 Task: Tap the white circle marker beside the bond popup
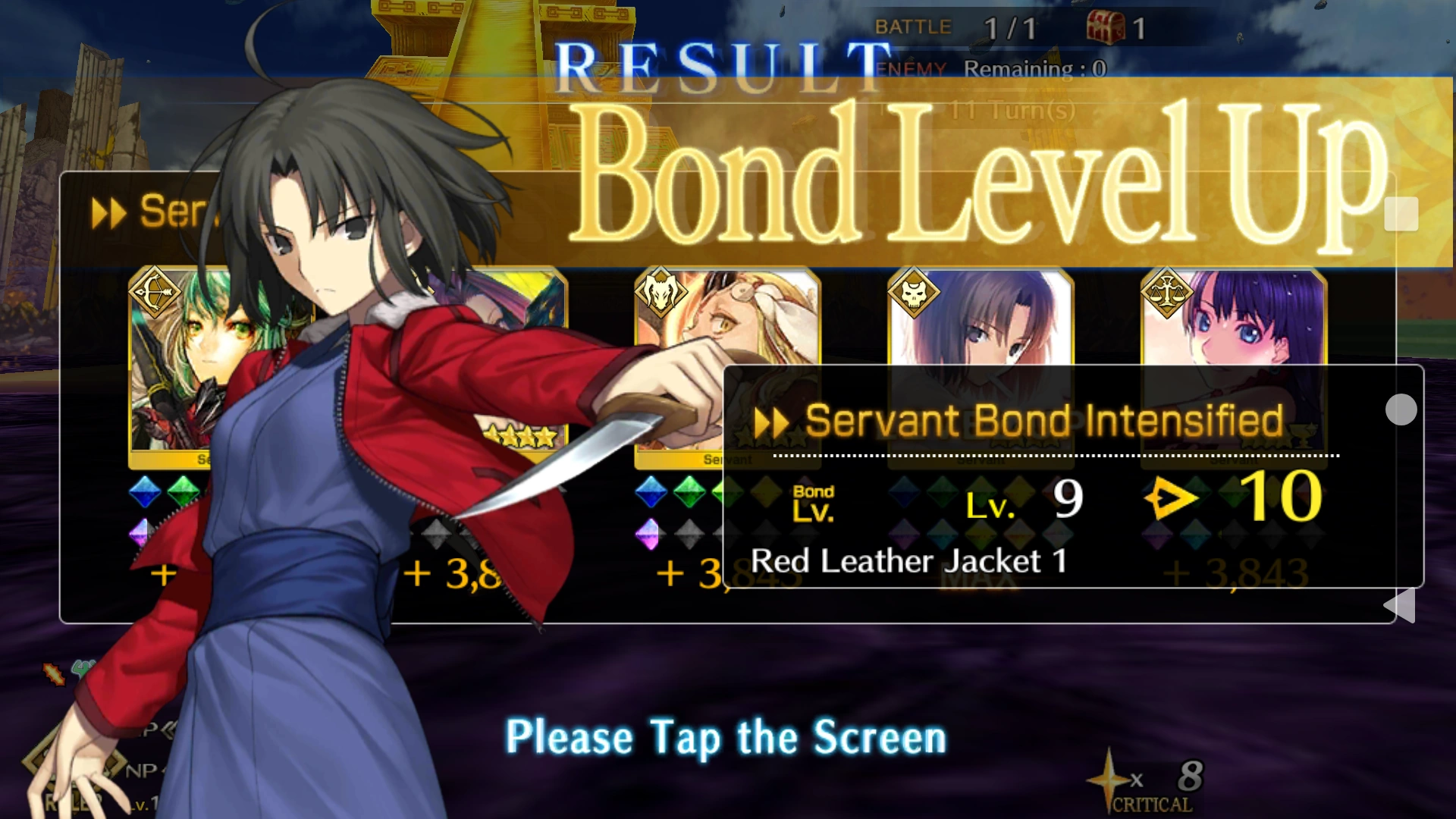tap(1401, 409)
